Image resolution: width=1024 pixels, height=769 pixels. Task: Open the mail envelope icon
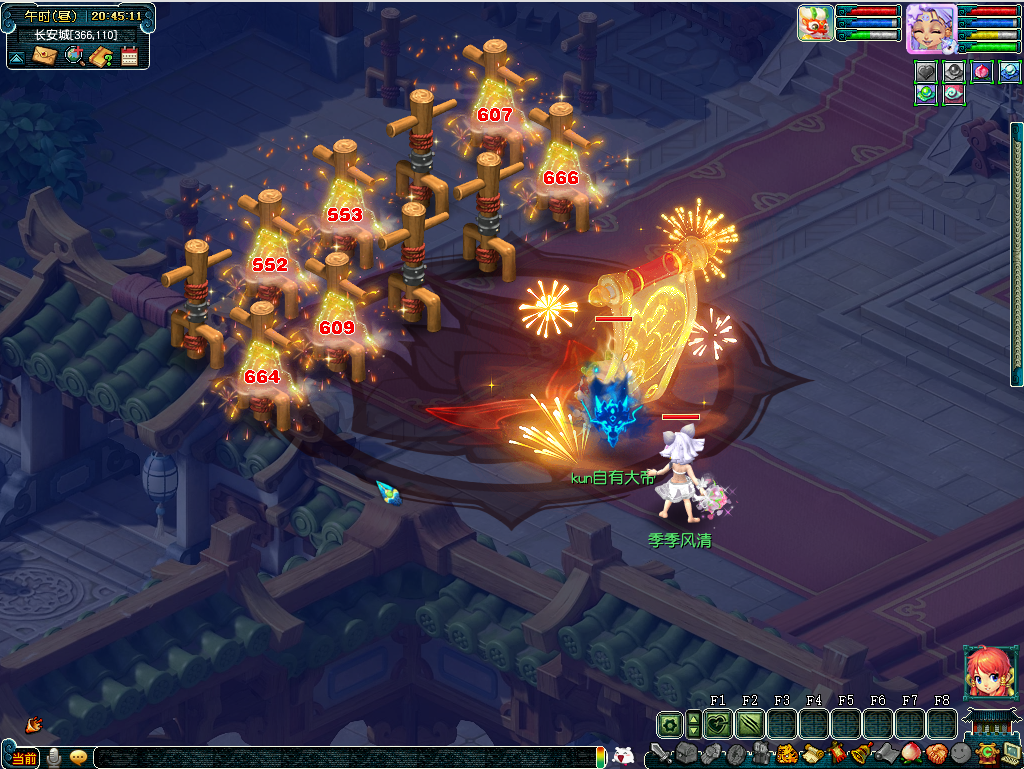(44, 56)
